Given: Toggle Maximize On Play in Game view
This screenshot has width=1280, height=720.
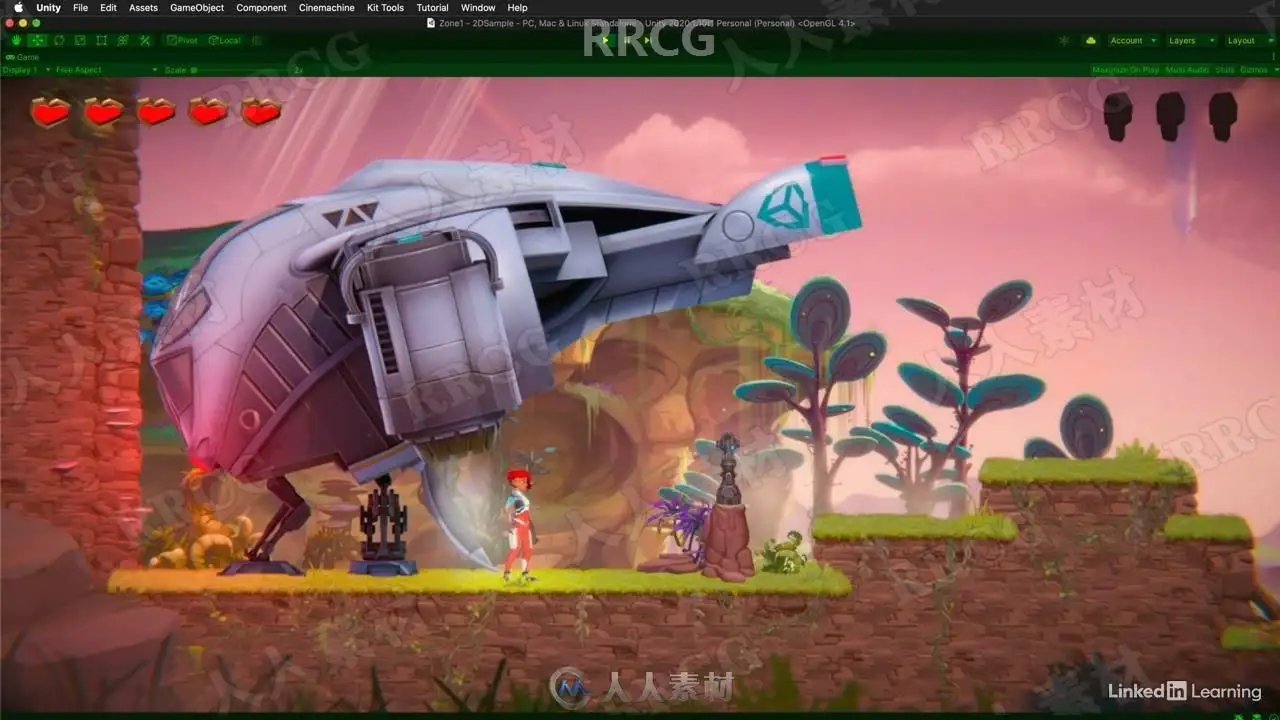Looking at the screenshot, I should pos(1125,70).
